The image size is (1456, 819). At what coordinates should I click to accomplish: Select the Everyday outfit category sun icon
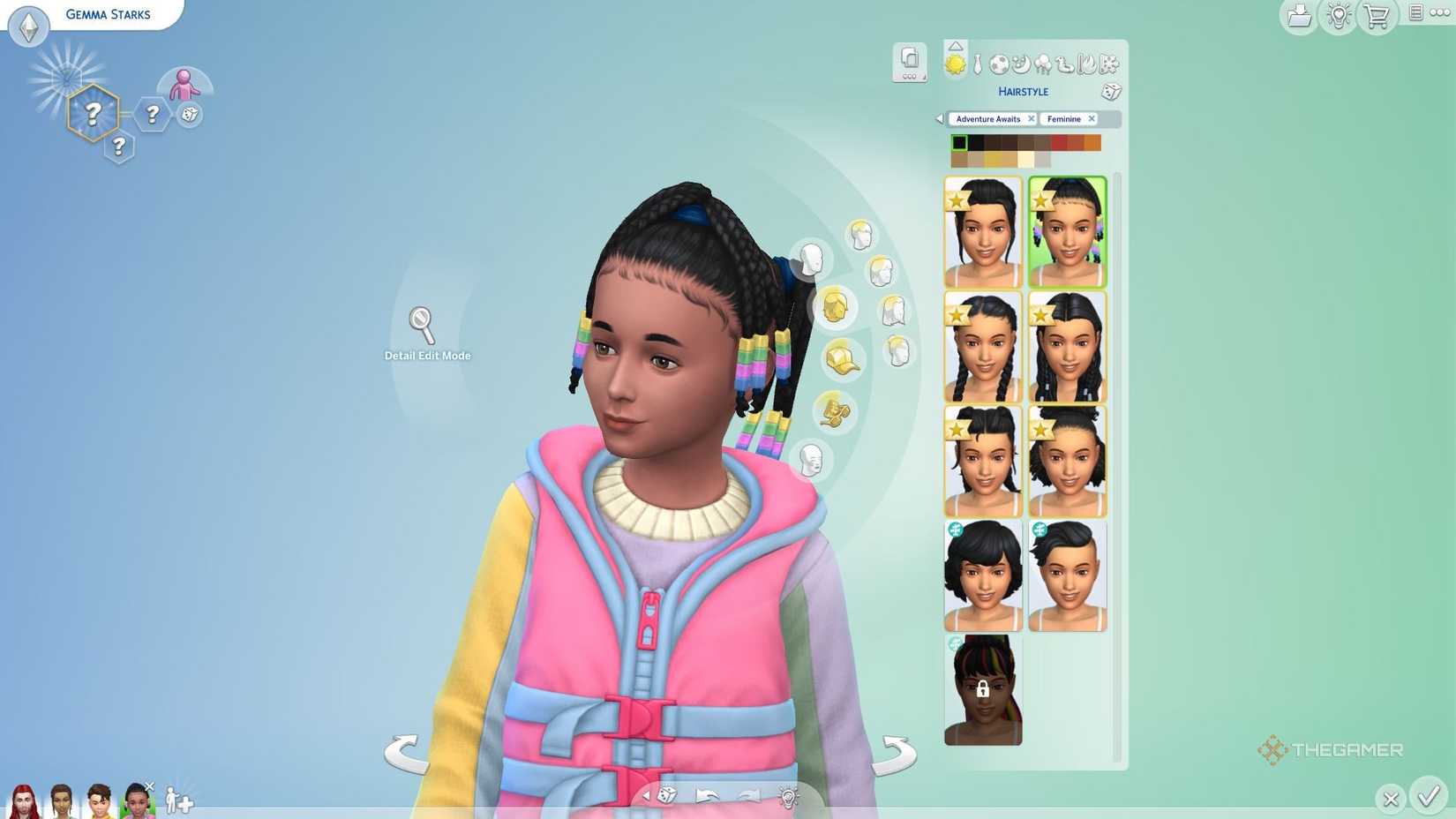click(955, 64)
